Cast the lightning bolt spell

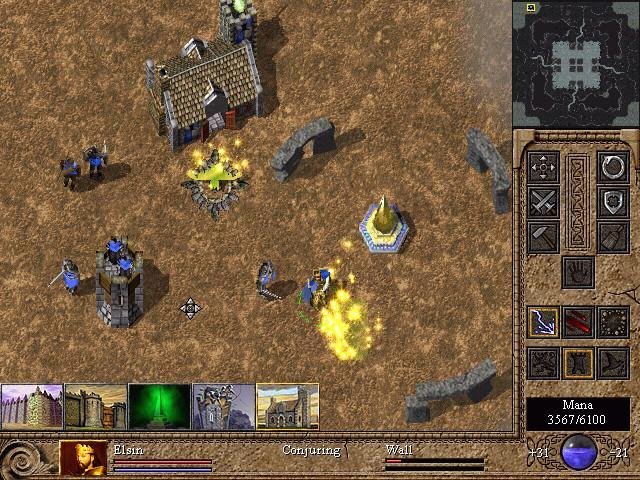(543, 322)
